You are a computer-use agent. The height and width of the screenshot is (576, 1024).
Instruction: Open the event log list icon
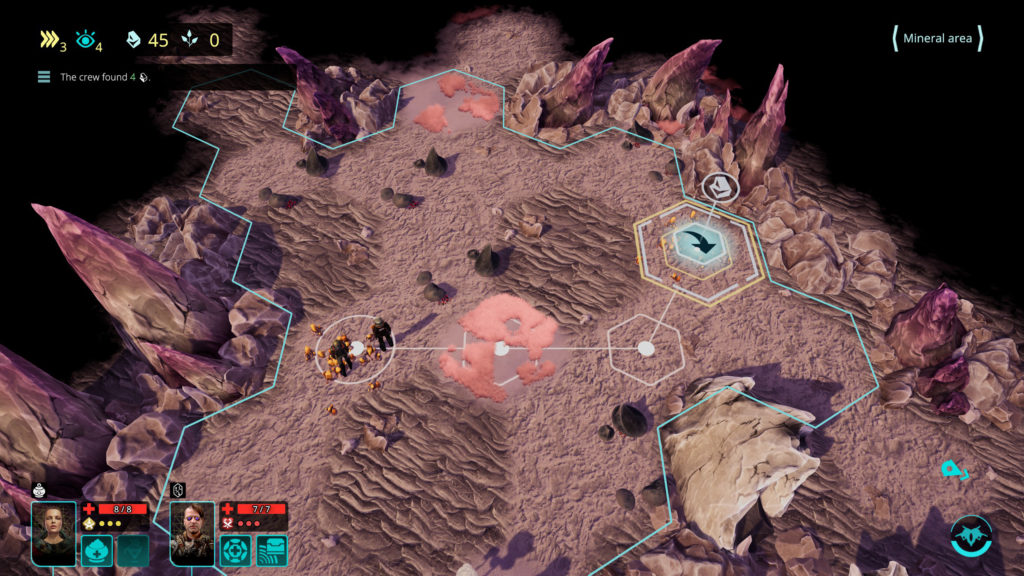(x=44, y=77)
